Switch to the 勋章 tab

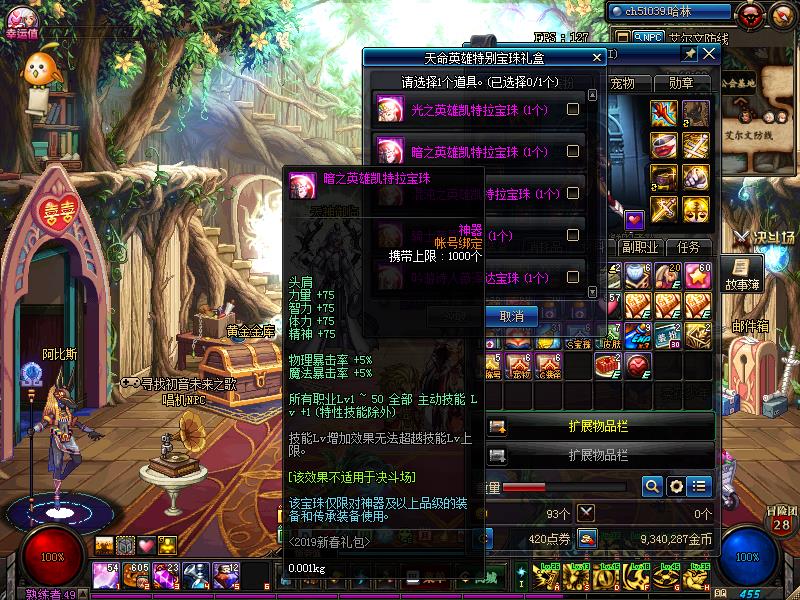click(681, 83)
